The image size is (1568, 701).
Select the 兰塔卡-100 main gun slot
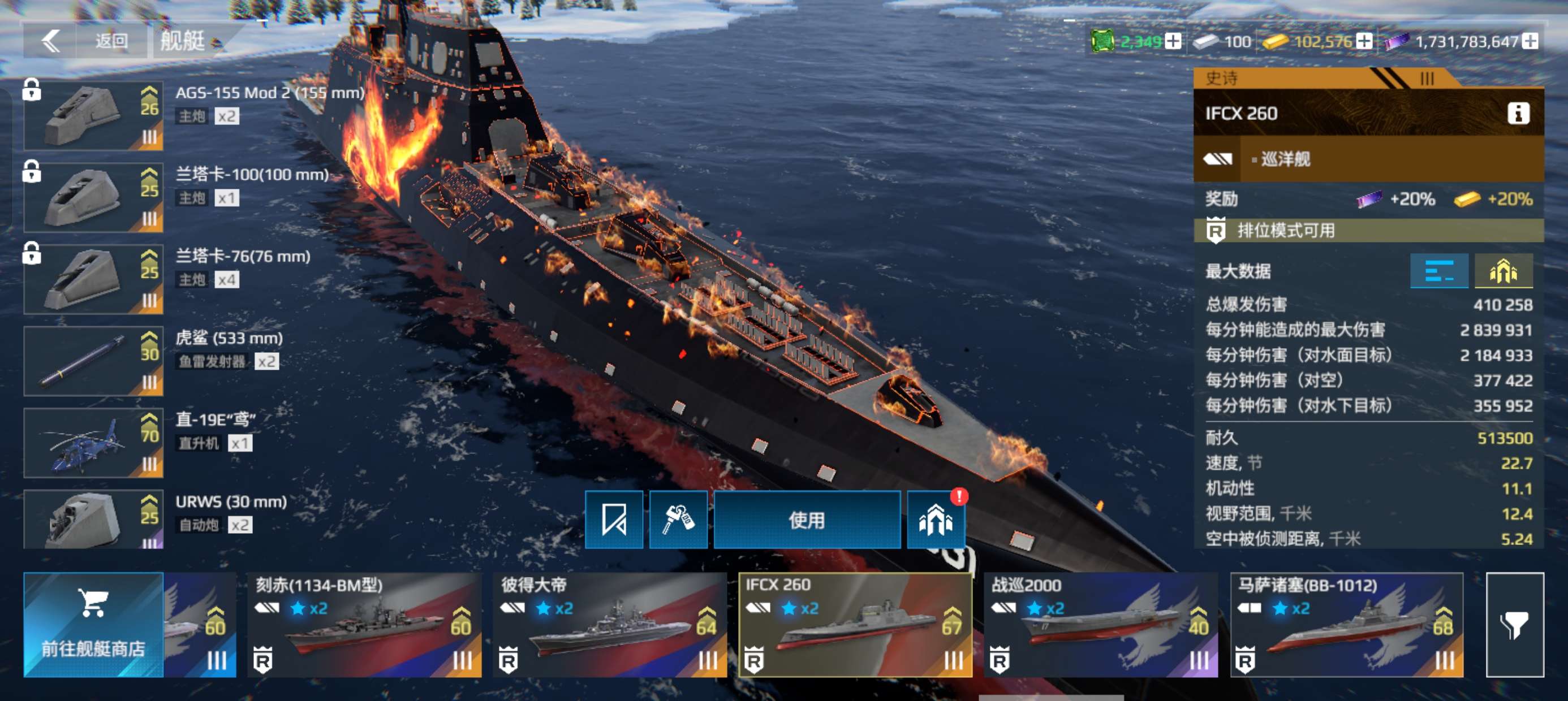point(93,197)
